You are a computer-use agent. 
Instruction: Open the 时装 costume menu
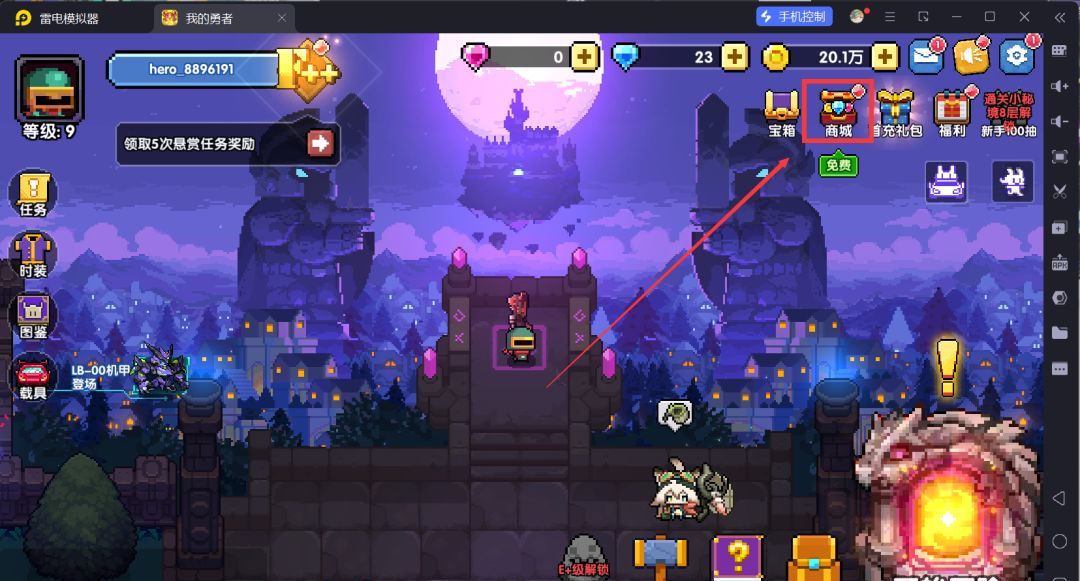point(33,256)
